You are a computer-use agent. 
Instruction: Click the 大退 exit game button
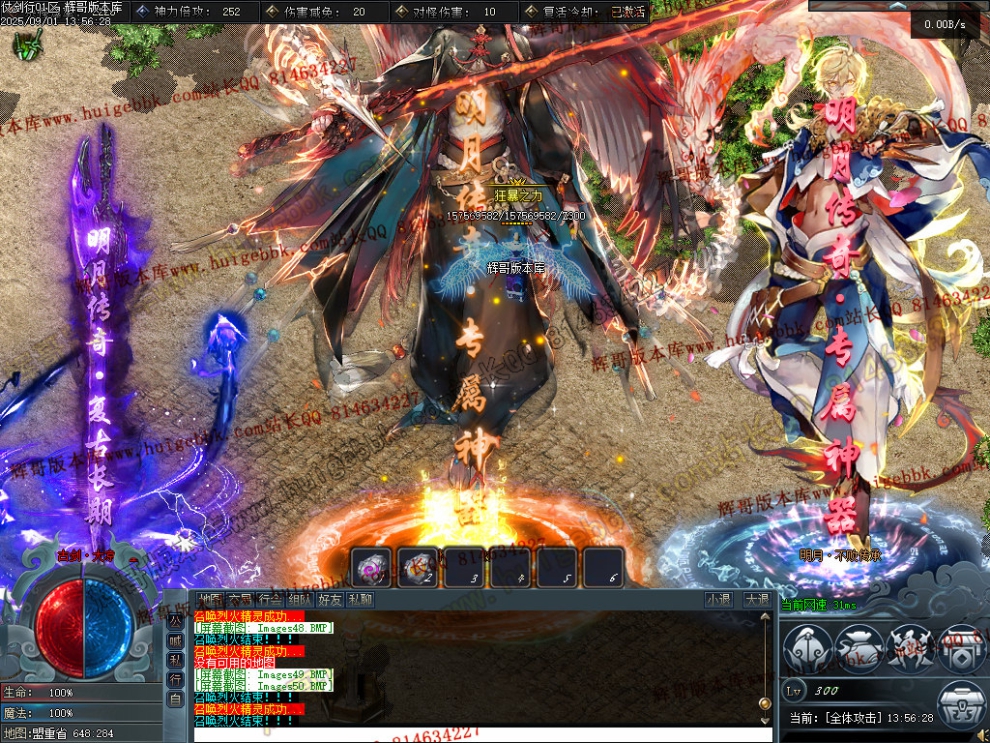point(756,600)
